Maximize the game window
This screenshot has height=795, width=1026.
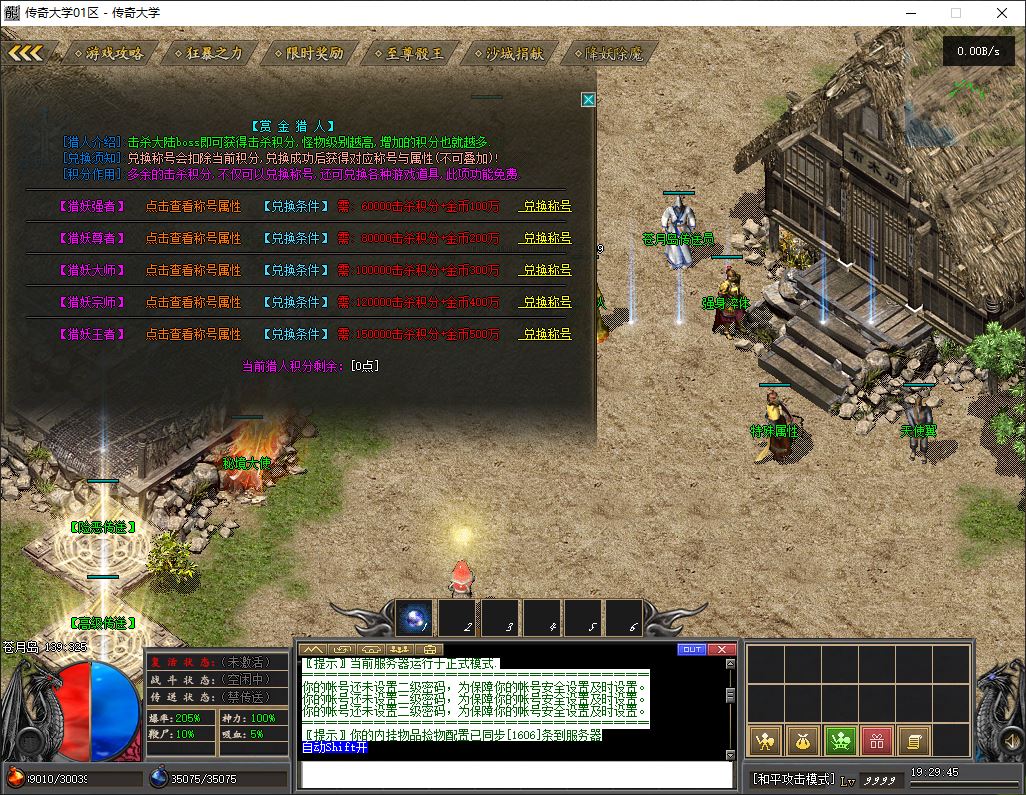(956, 13)
